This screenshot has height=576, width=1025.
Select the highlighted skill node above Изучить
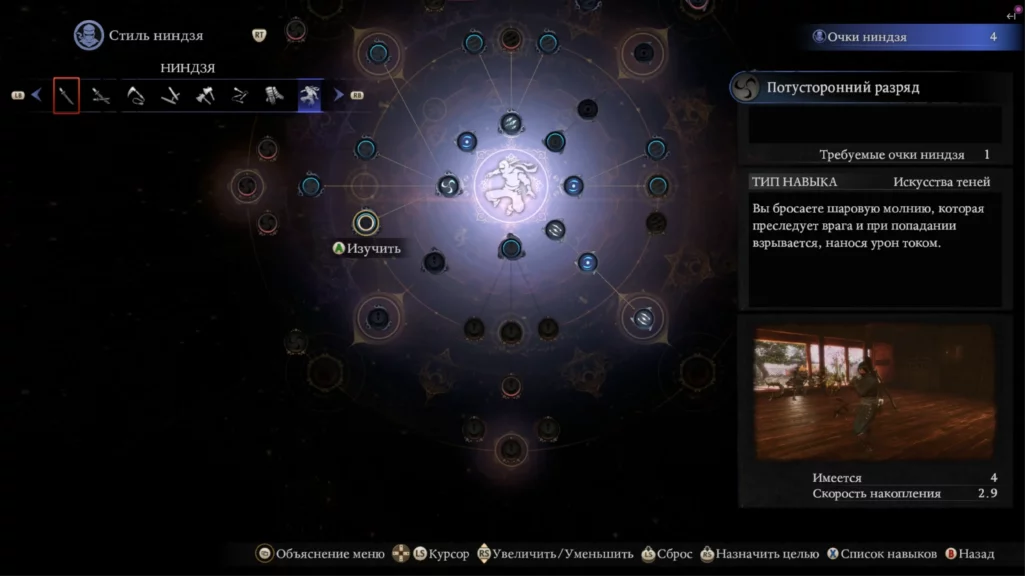pos(366,221)
